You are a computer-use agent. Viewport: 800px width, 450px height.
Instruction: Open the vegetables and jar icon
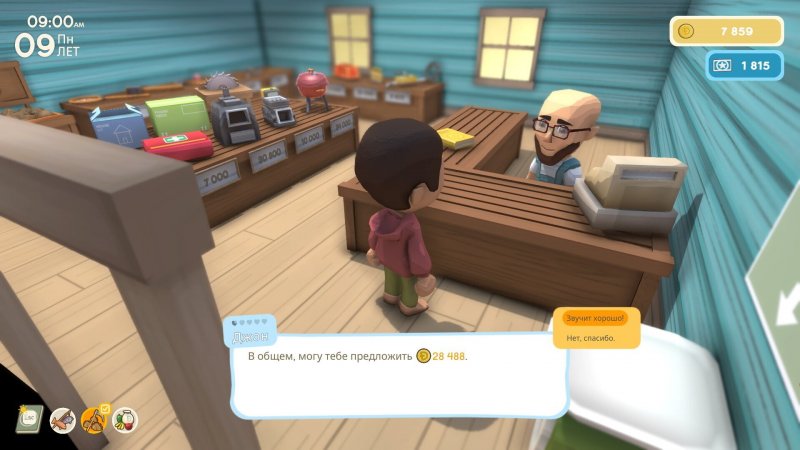[x=125, y=420]
